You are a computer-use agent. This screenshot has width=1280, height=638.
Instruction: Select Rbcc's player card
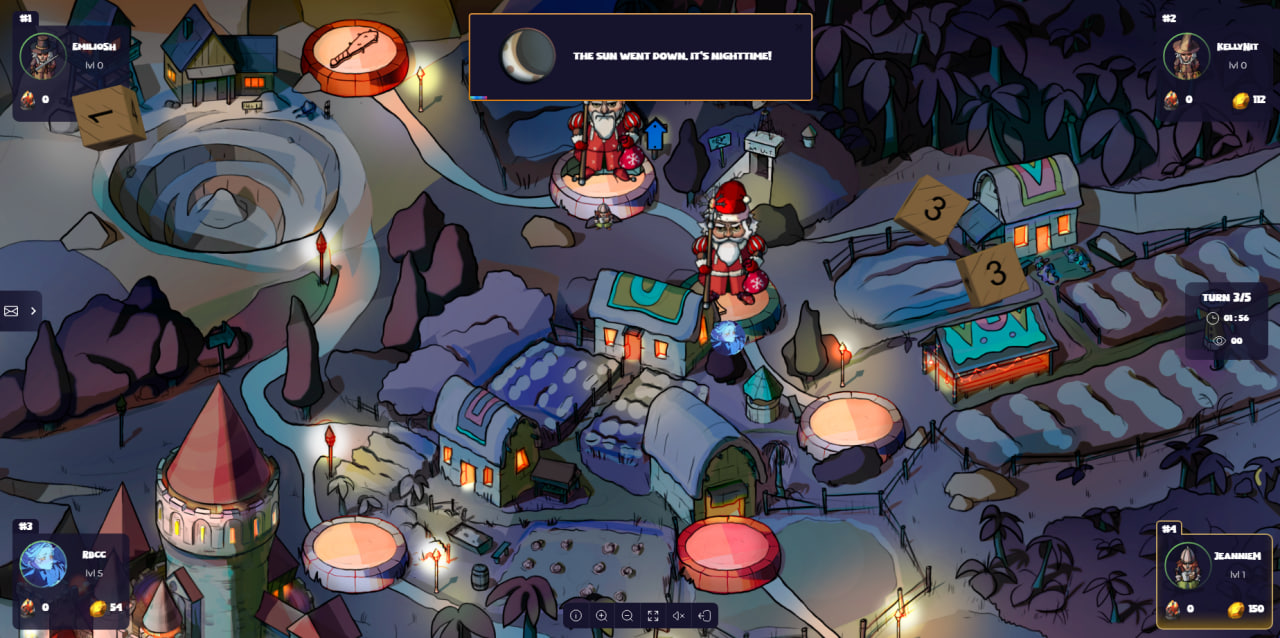click(70, 577)
